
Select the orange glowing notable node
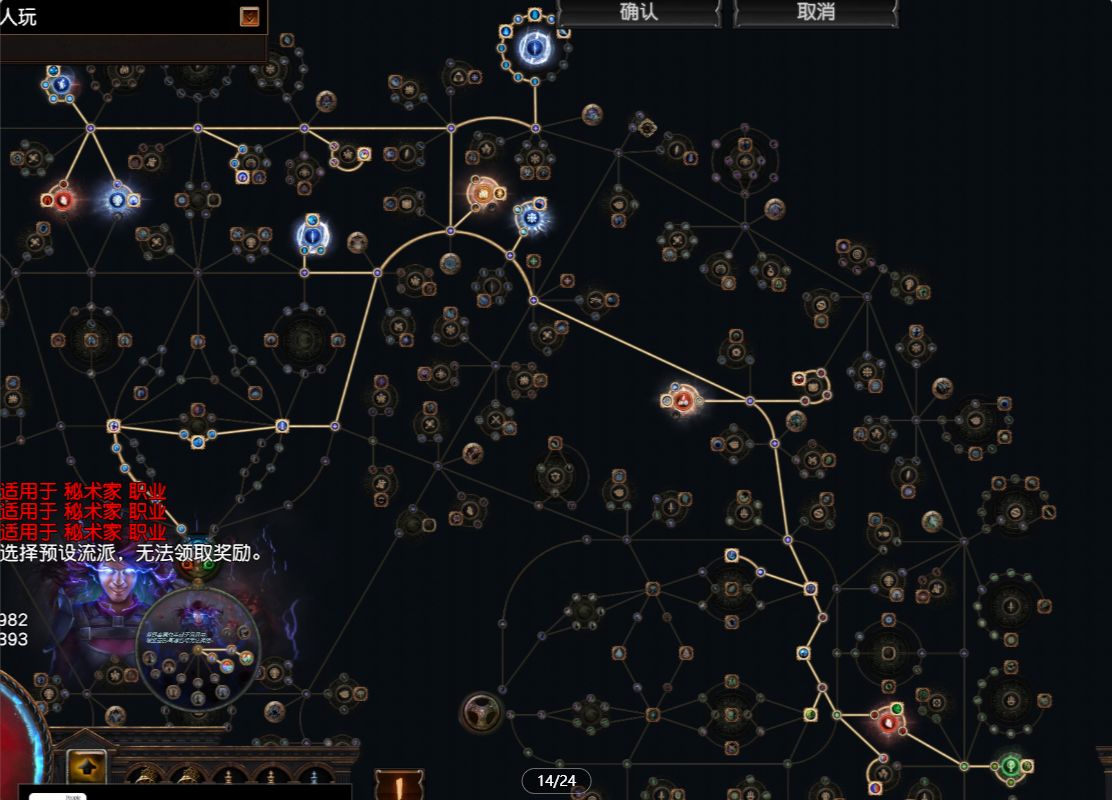click(x=485, y=192)
